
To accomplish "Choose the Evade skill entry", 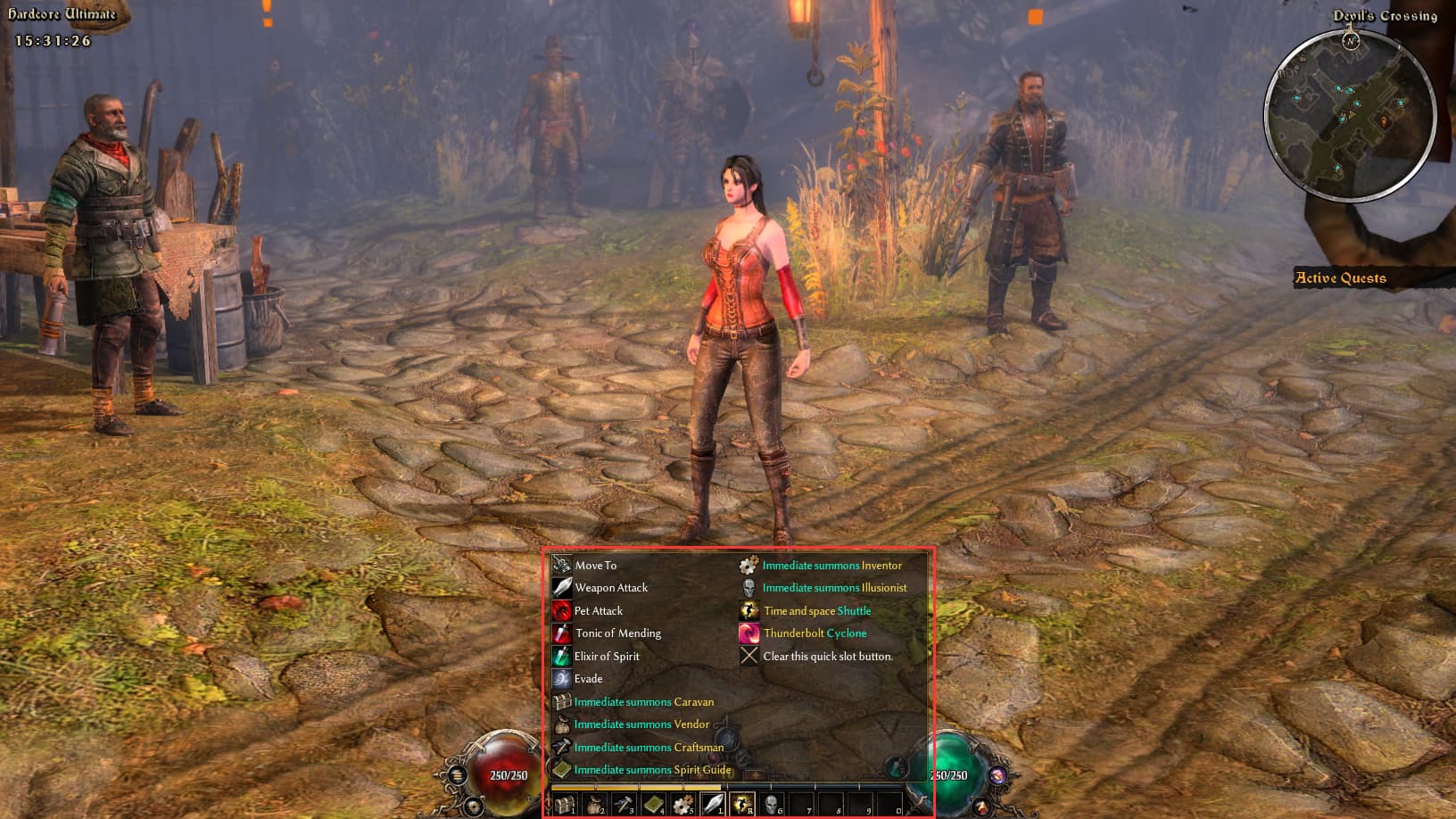I will pos(588,679).
